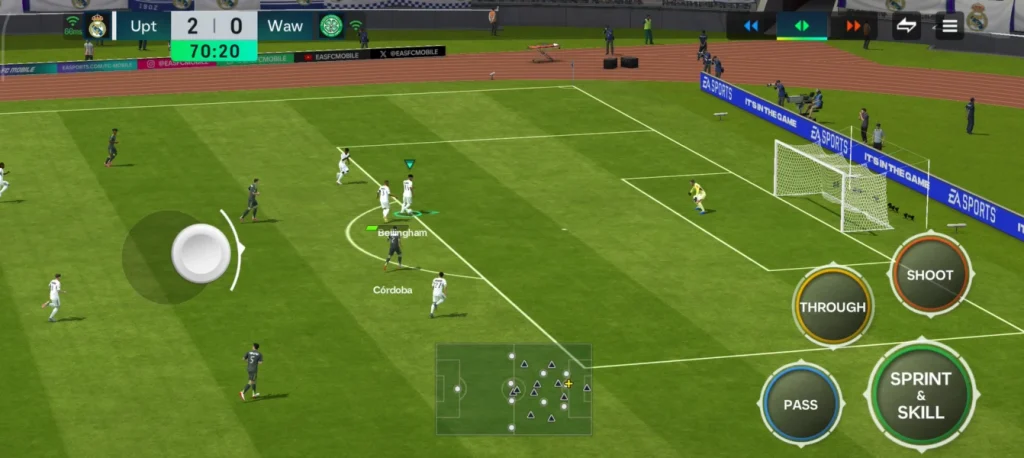Switch to the orange attacking tactics arrows
Image resolution: width=1024 pixels, height=458 pixels.
coord(853,26)
